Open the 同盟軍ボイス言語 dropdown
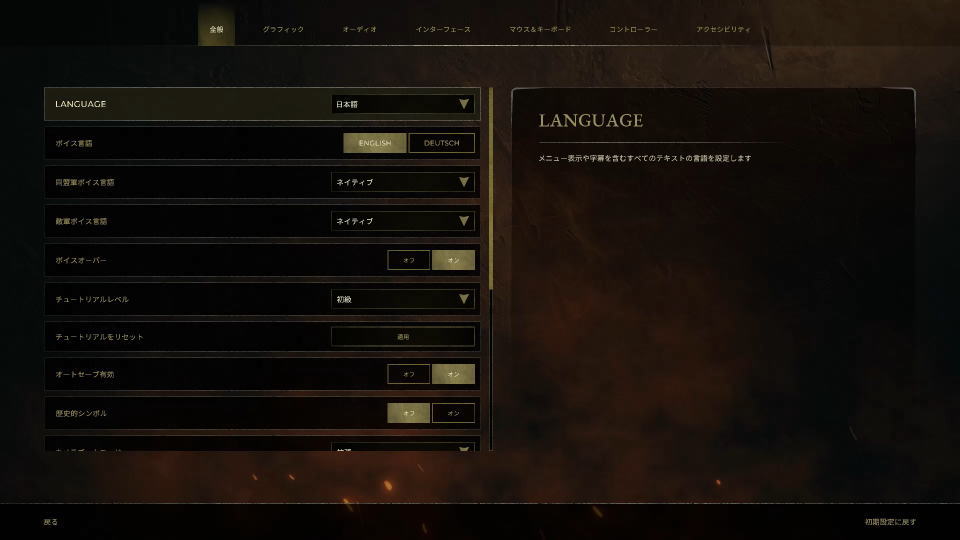Viewport: 960px width, 540px height. pyautogui.click(x=402, y=182)
